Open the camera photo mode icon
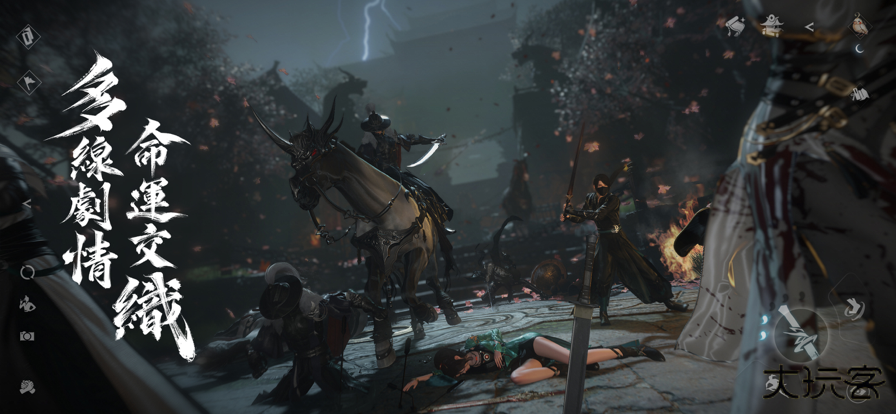This screenshot has height=414, width=896. [27, 336]
